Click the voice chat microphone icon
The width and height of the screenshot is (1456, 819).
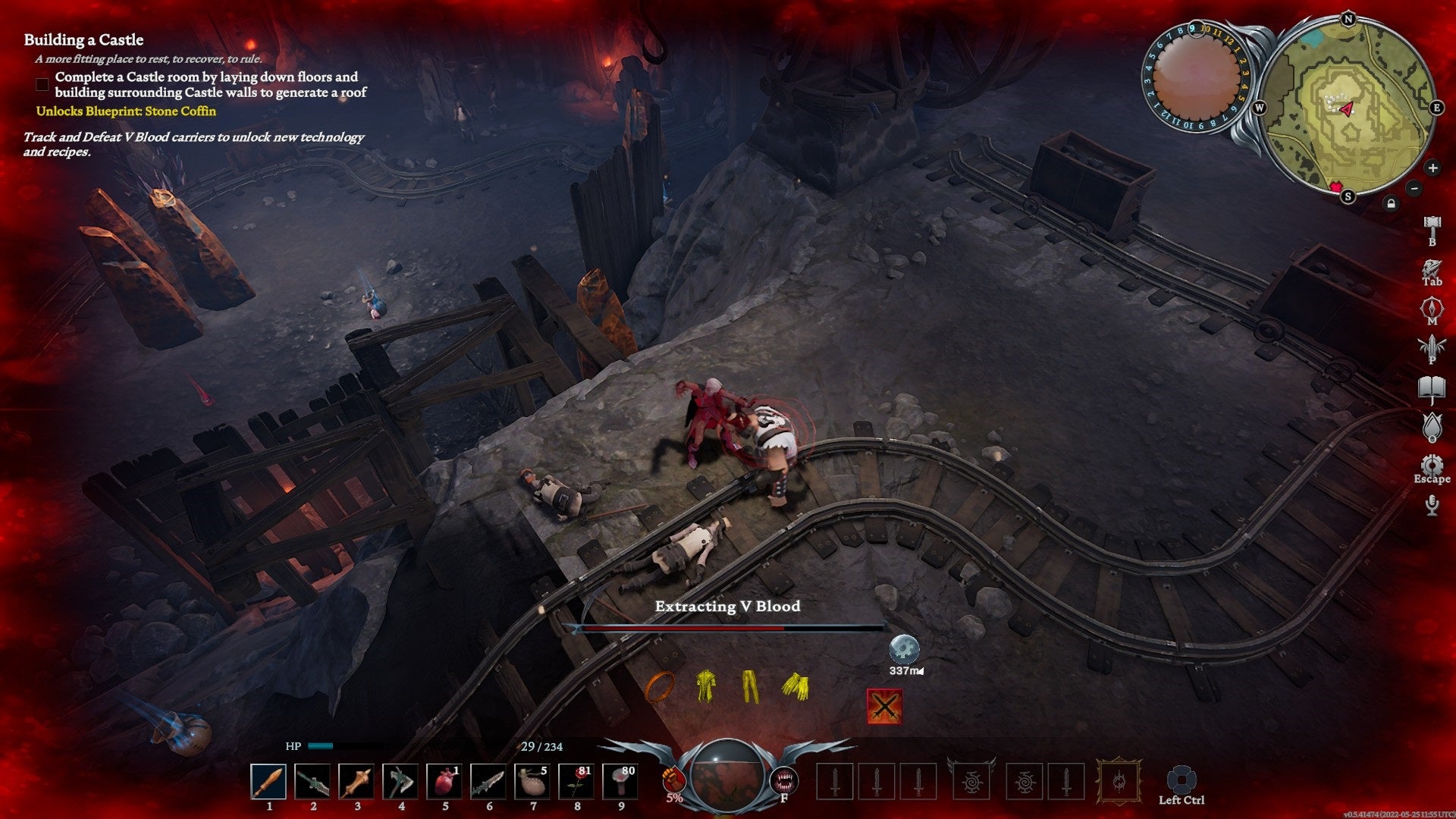[1430, 504]
